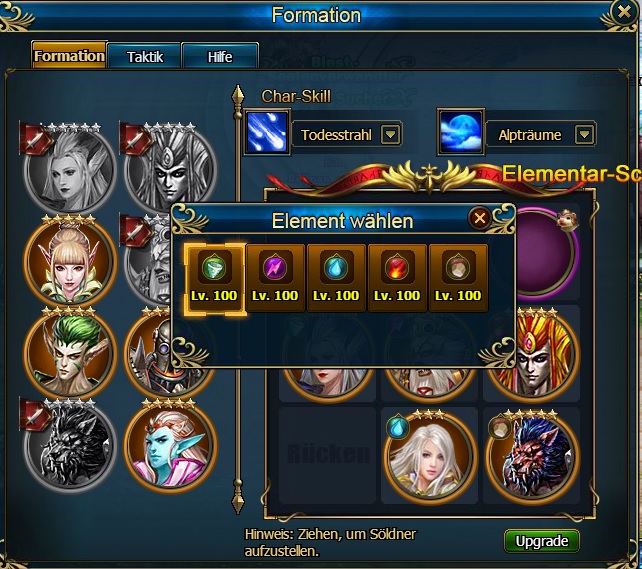Click the green Upgrade button
The image size is (642, 569).
(541, 541)
